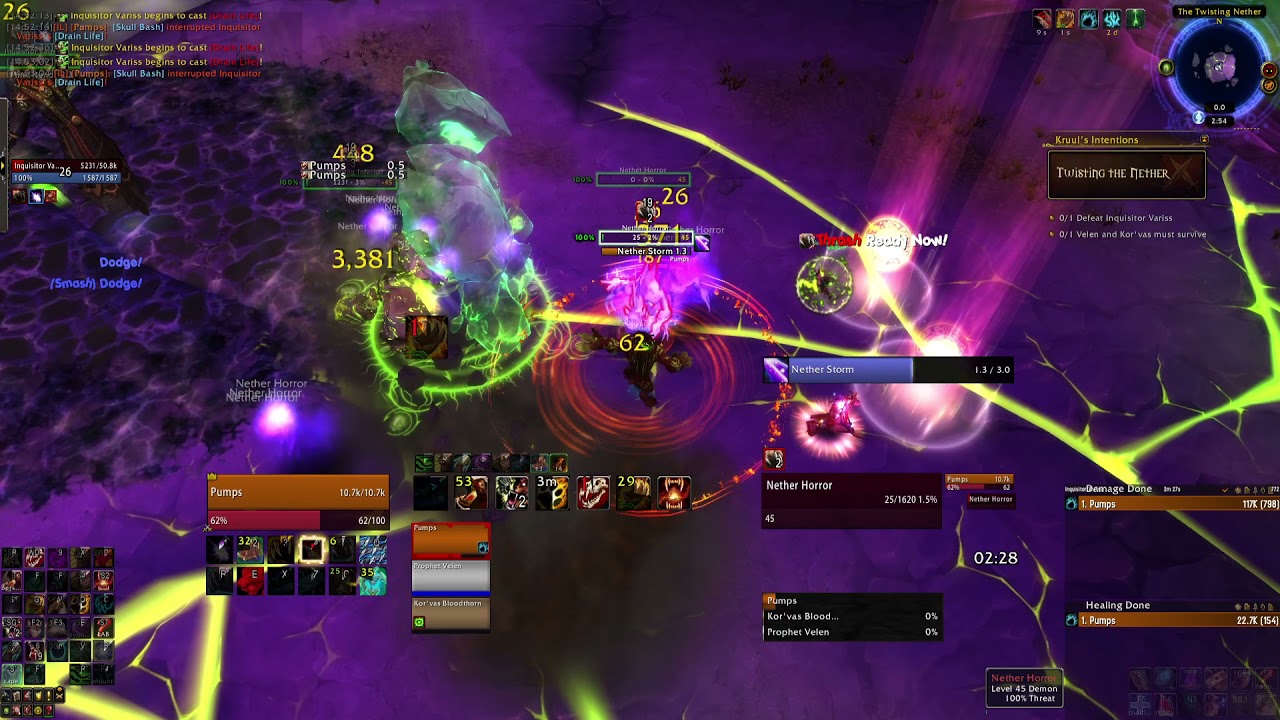Cast the Ferocious Bite ability costing 53 energy
1280x720 pixels.
pyautogui.click(x=468, y=492)
